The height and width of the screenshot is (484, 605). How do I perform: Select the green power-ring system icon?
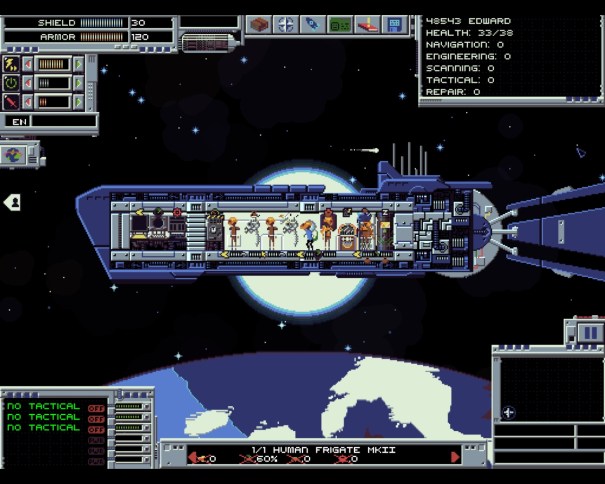point(12,83)
